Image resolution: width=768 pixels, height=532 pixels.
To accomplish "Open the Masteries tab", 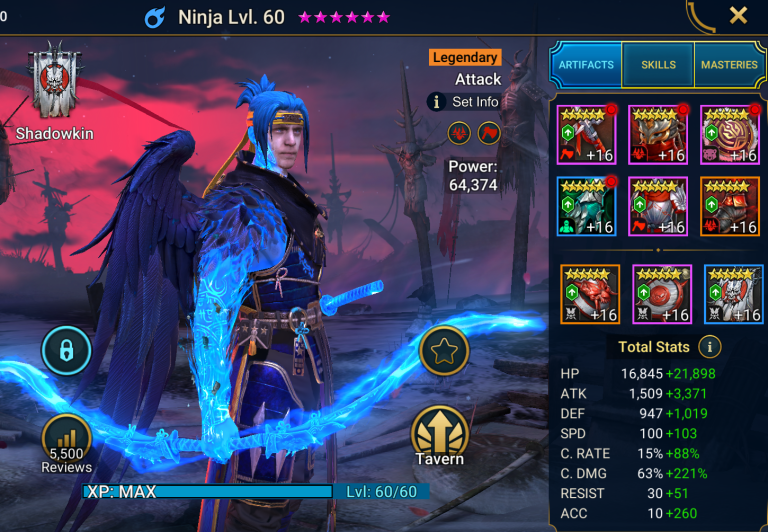I will point(729,65).
